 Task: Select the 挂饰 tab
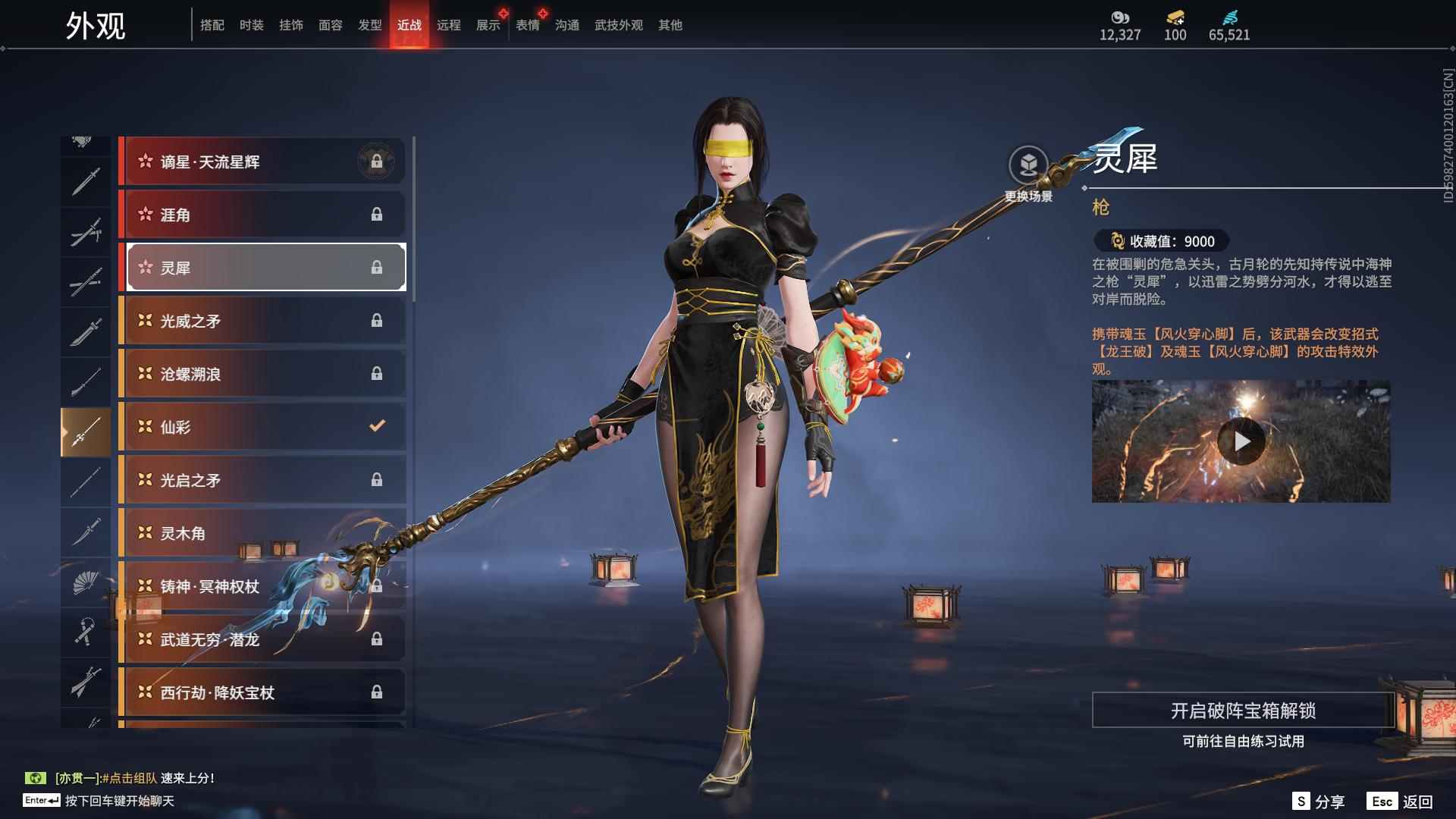pos(290,25)
